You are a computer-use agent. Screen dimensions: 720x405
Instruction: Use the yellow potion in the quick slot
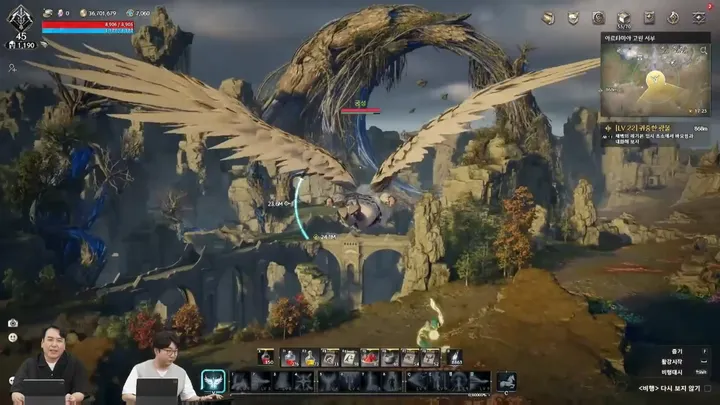point(310,357)
